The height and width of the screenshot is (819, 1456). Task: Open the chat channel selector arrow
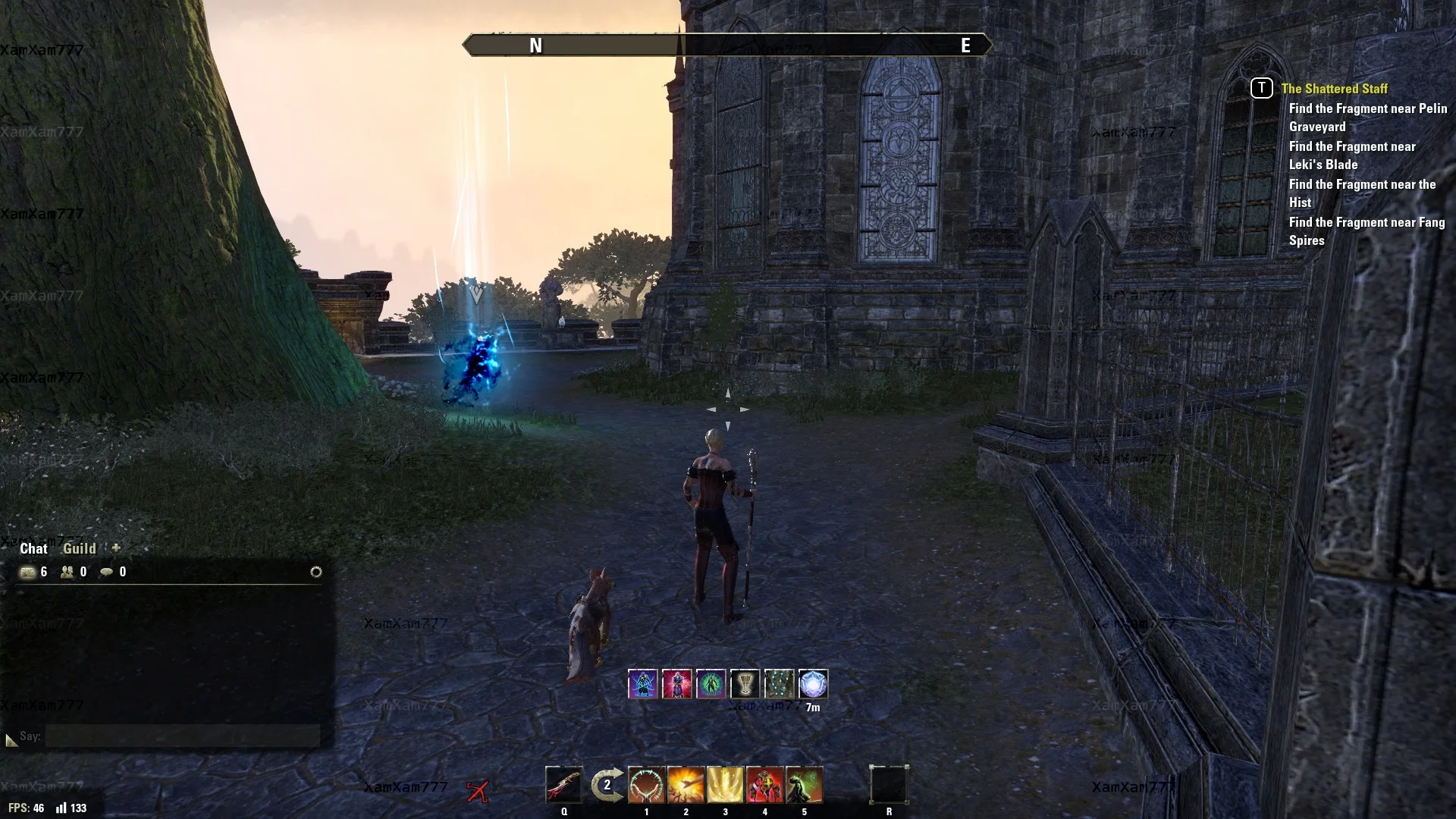(x=11, y=739)
